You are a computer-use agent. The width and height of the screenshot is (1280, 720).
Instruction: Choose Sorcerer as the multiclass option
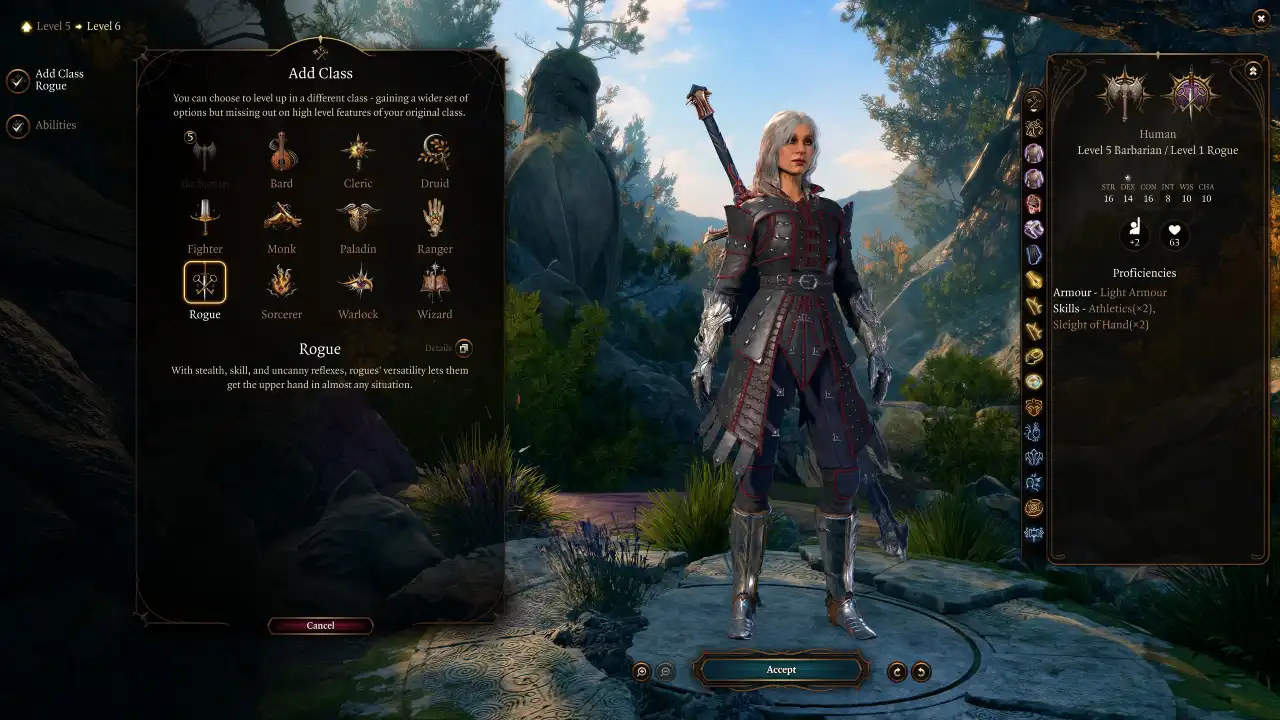tap(281, 288)
